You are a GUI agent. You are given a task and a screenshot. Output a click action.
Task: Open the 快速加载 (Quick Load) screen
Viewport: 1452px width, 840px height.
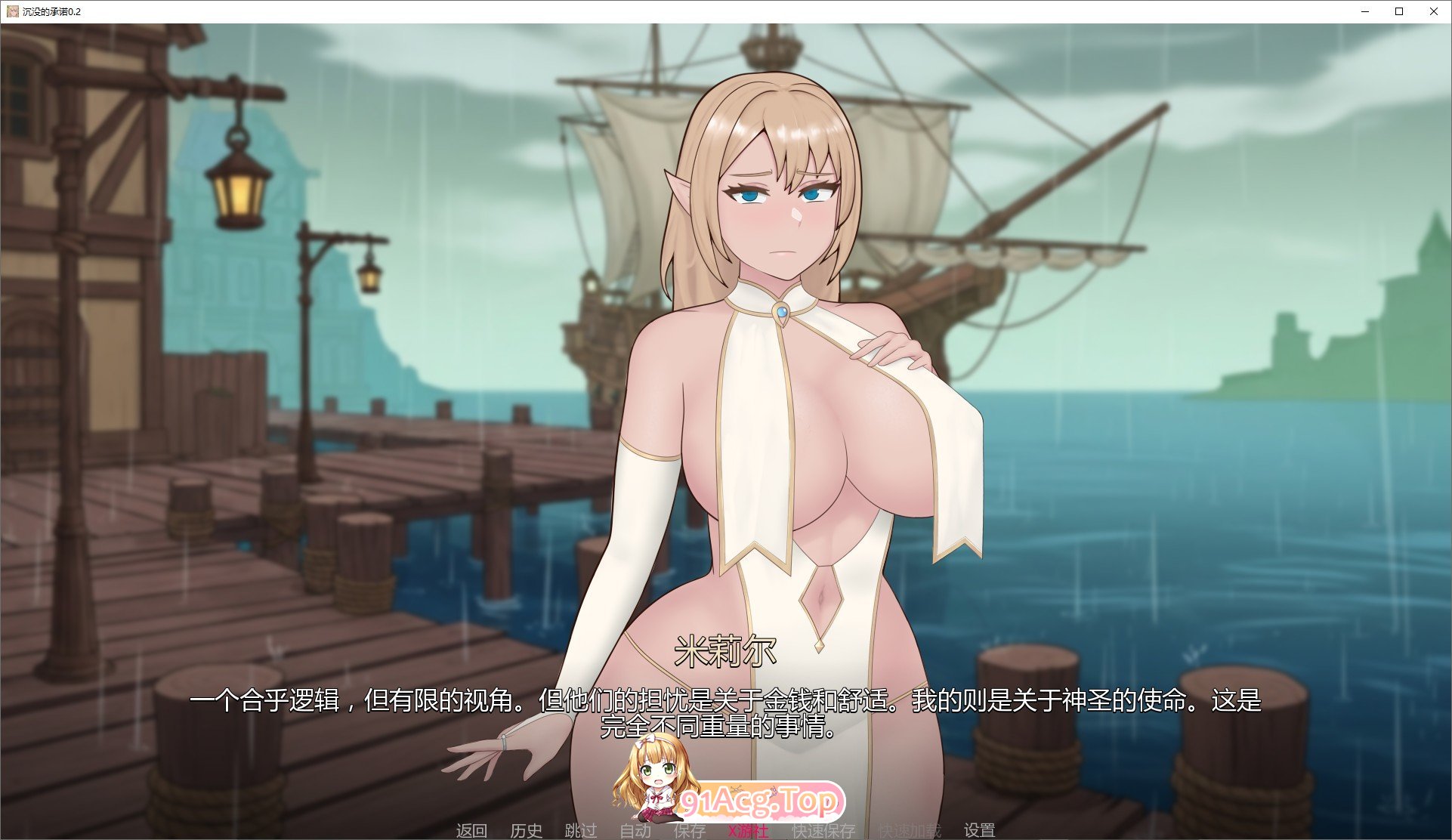point(906,829)
